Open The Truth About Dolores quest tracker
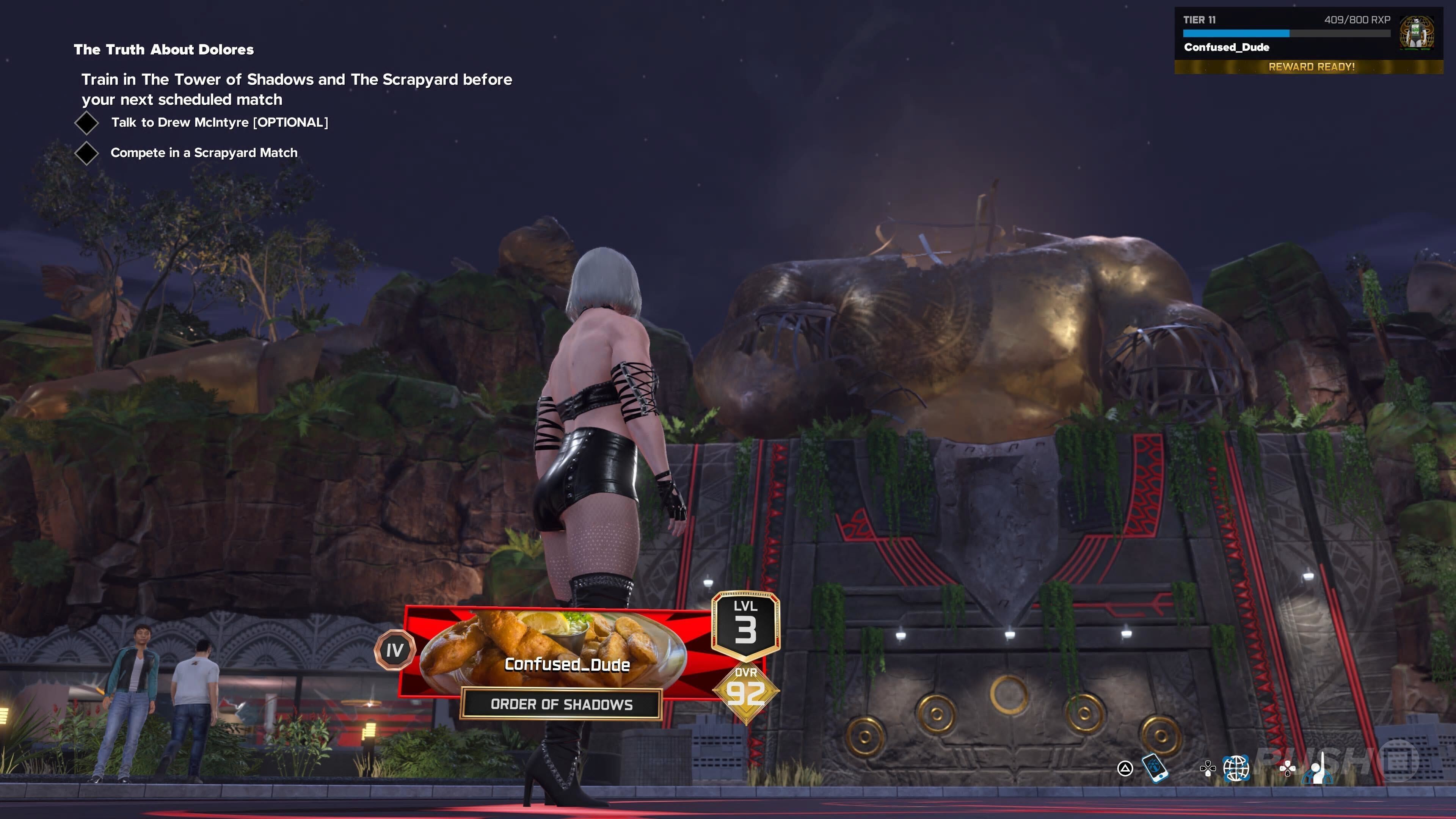1456x819 pixels. (x=163, y=50)
